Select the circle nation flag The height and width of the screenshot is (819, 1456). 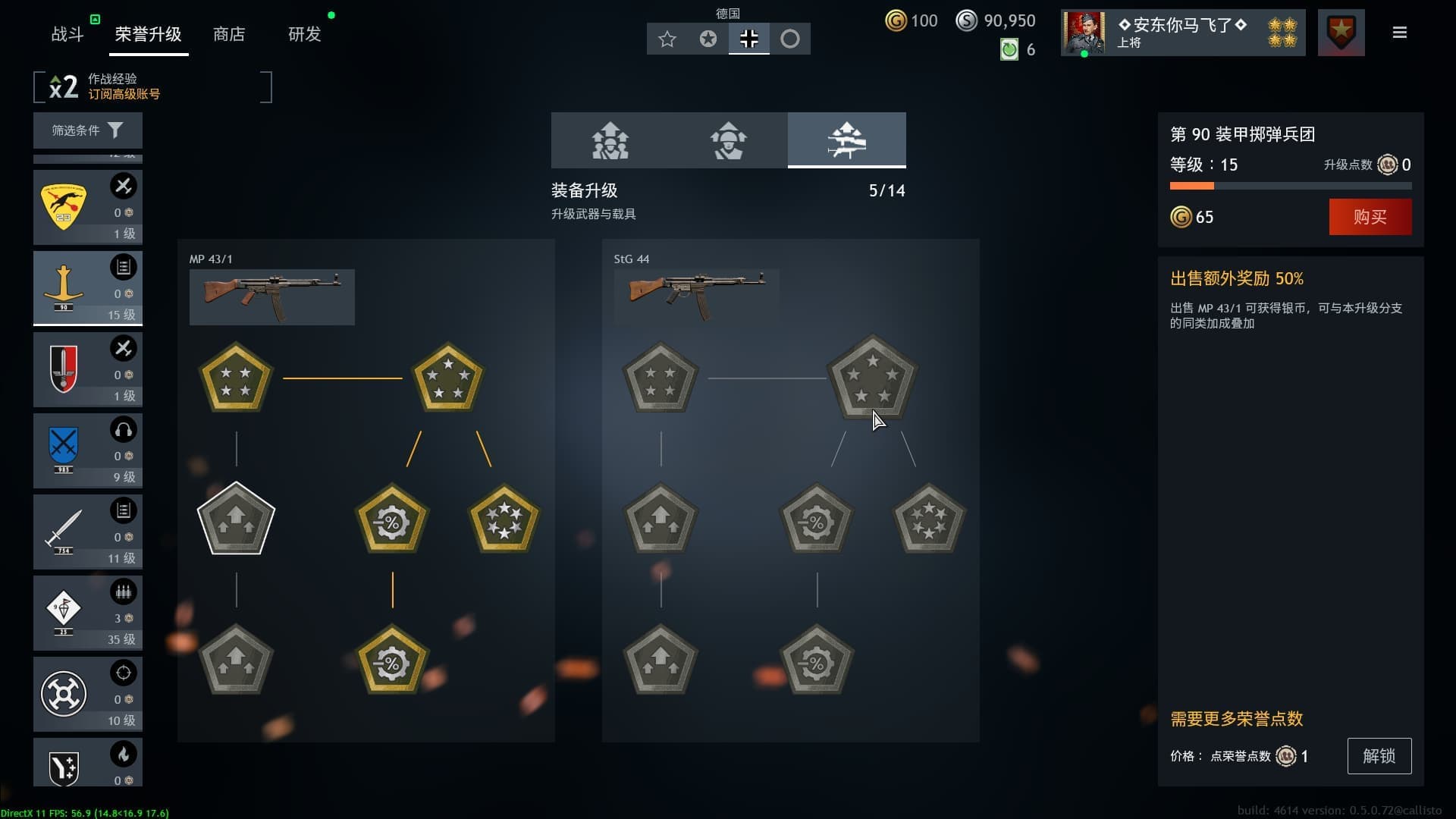coord(792,39)
